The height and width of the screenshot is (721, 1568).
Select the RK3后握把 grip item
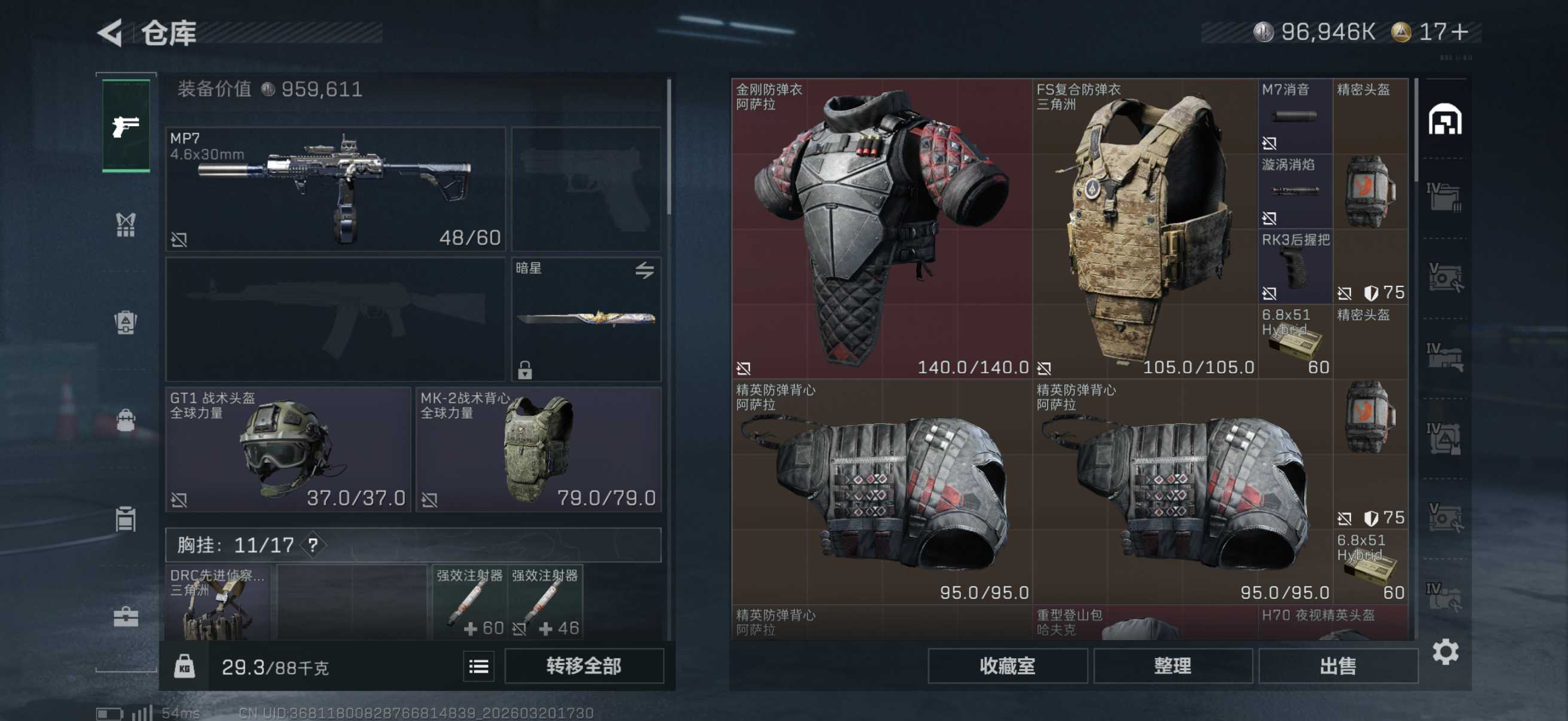(1295, 267)
